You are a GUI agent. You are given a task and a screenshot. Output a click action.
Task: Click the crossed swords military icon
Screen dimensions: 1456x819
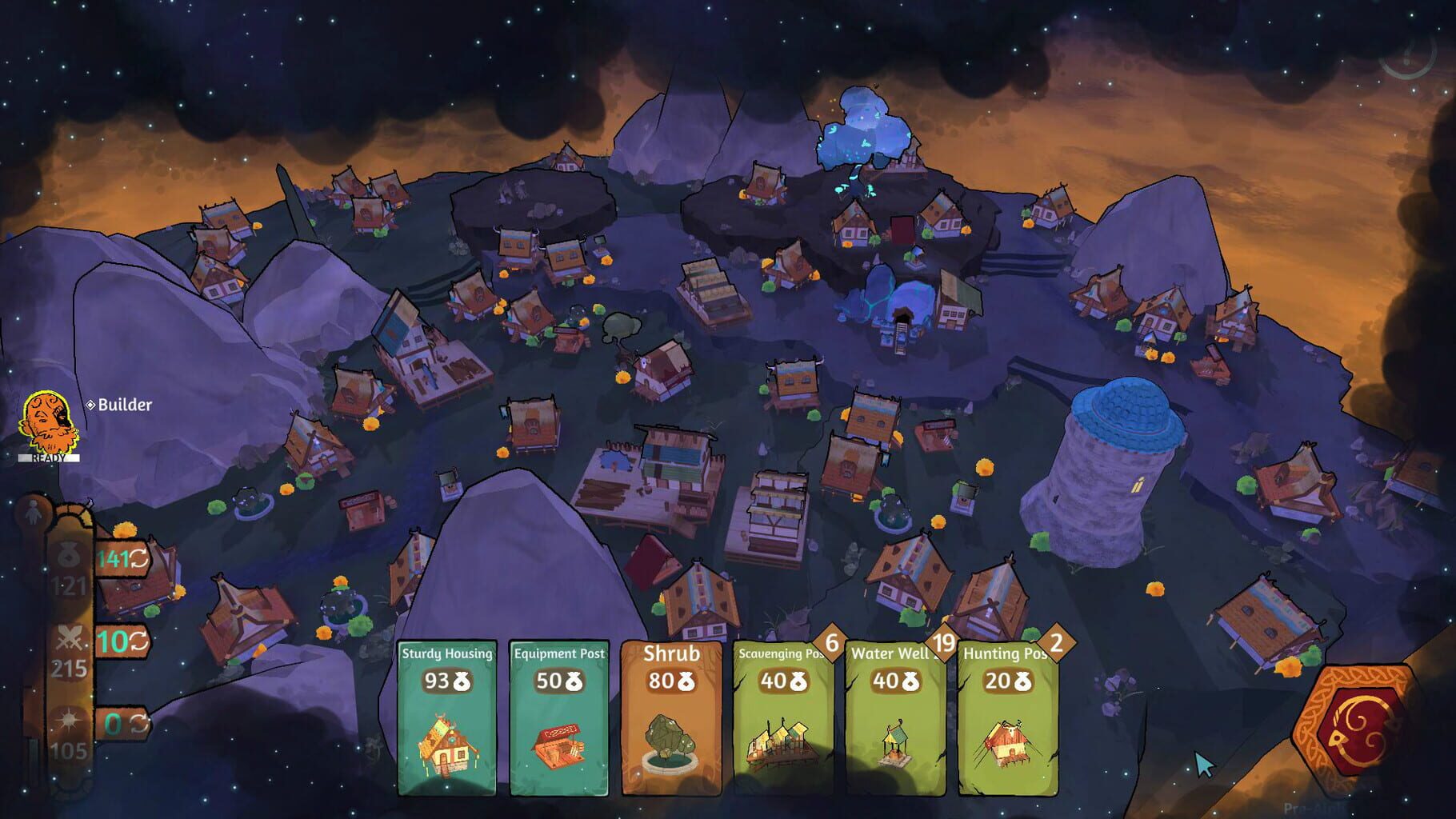(69, 638)
